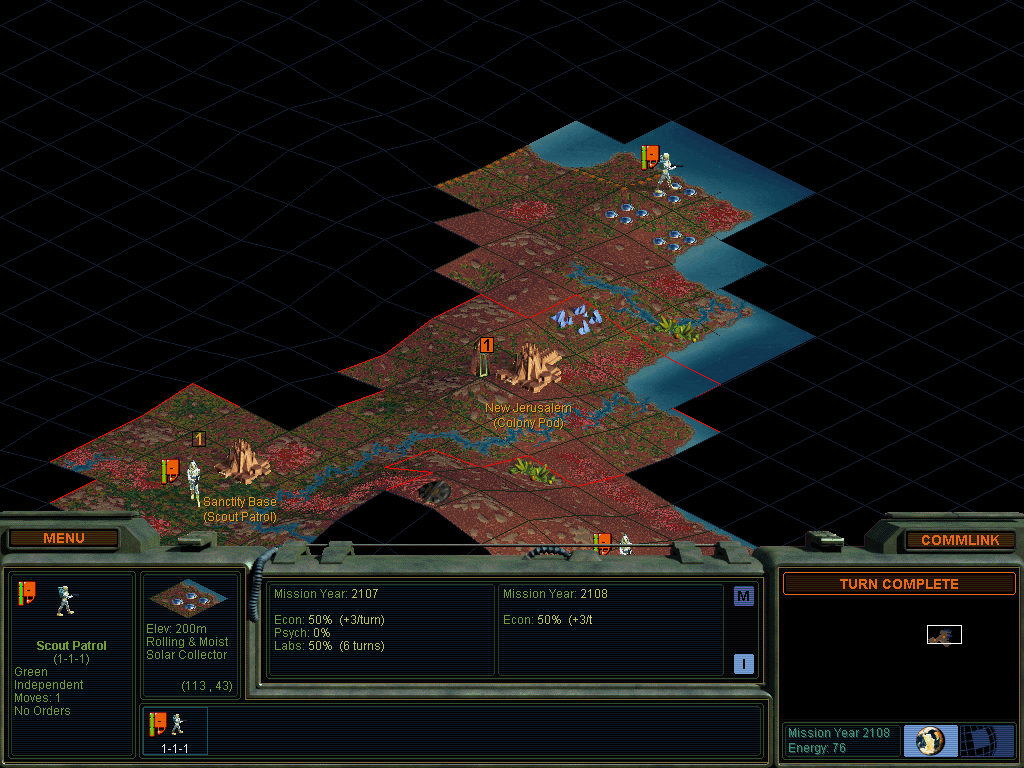Open the COMMLINK panel
Viewport: 1024px width, 768px height.
(960, 540)
